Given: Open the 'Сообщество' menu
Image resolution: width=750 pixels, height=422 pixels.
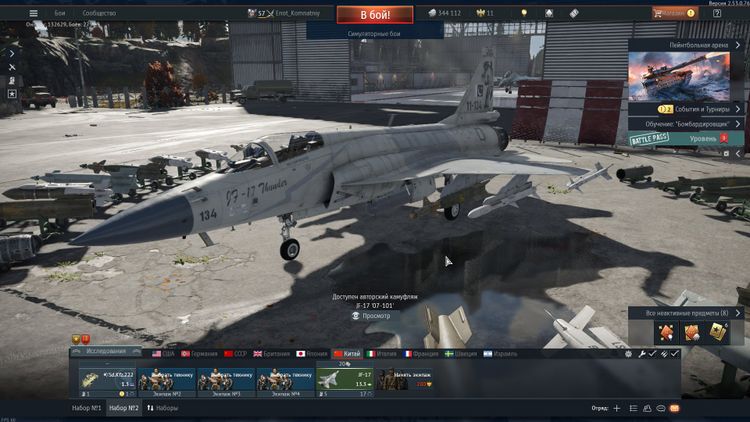Looking at the screenshot, I should [x=99, y=13].
